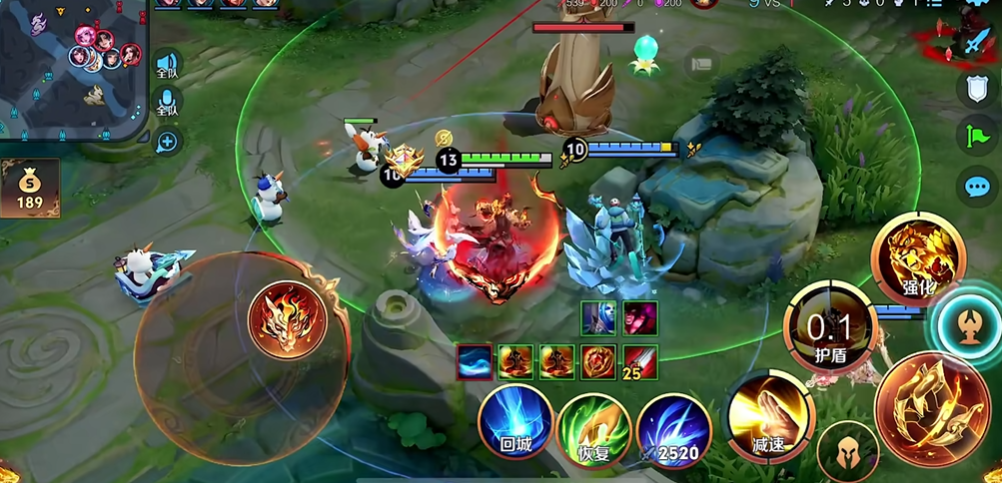This screenshot has width=1002, height=483.
Task: Tap the glowing cyan tower-target button
Action: pos(970,326)
